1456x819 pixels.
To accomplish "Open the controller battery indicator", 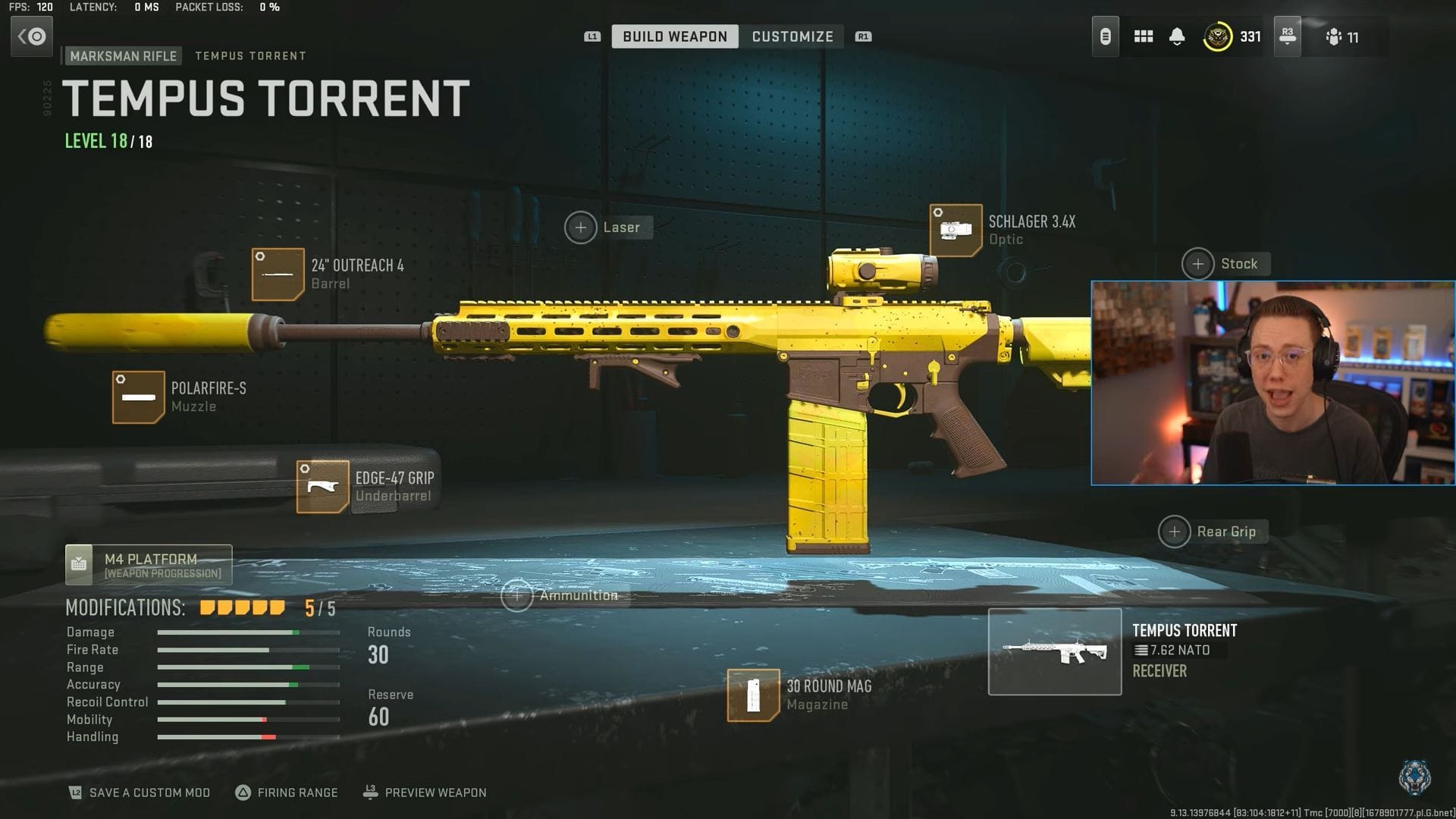I will point(1105,36).
